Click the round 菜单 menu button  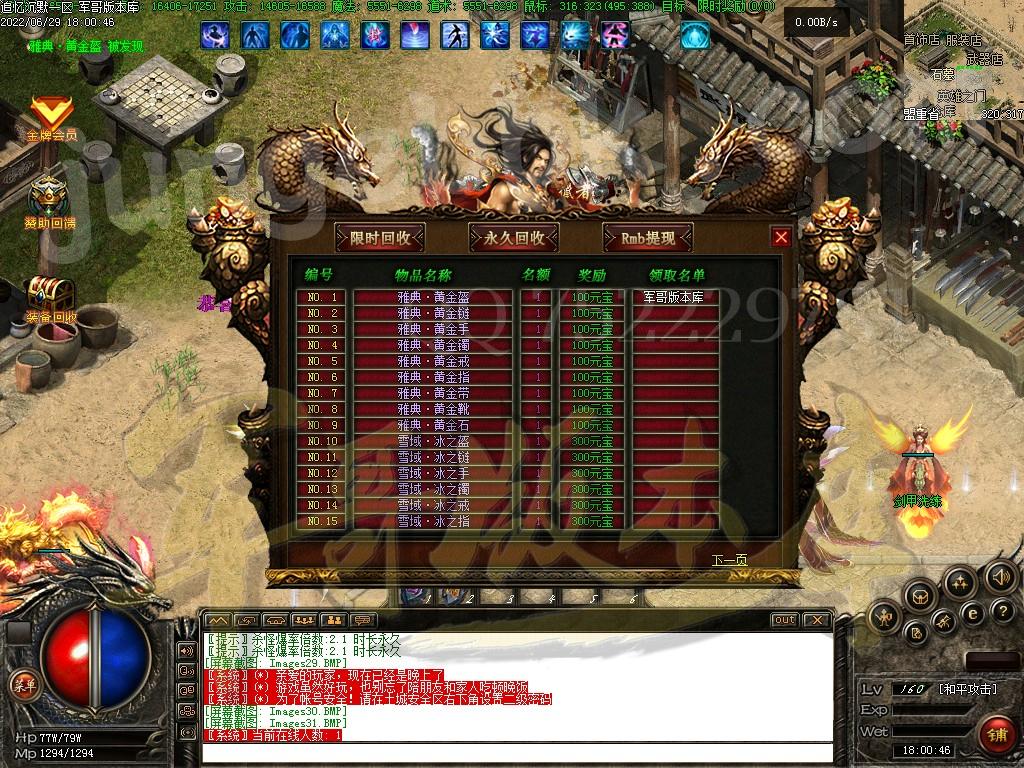click(24, 685)
